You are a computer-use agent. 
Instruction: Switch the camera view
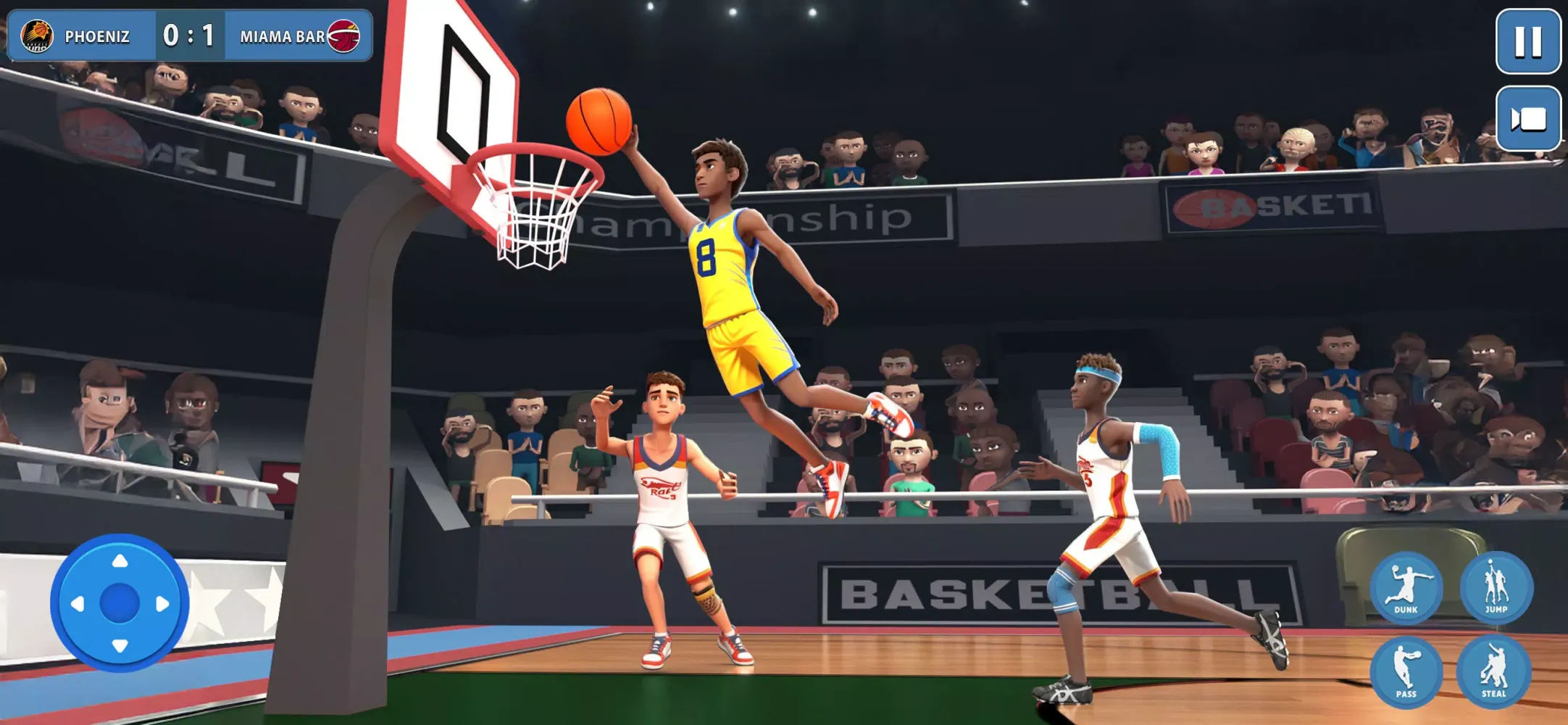(x=1527, y=119)
